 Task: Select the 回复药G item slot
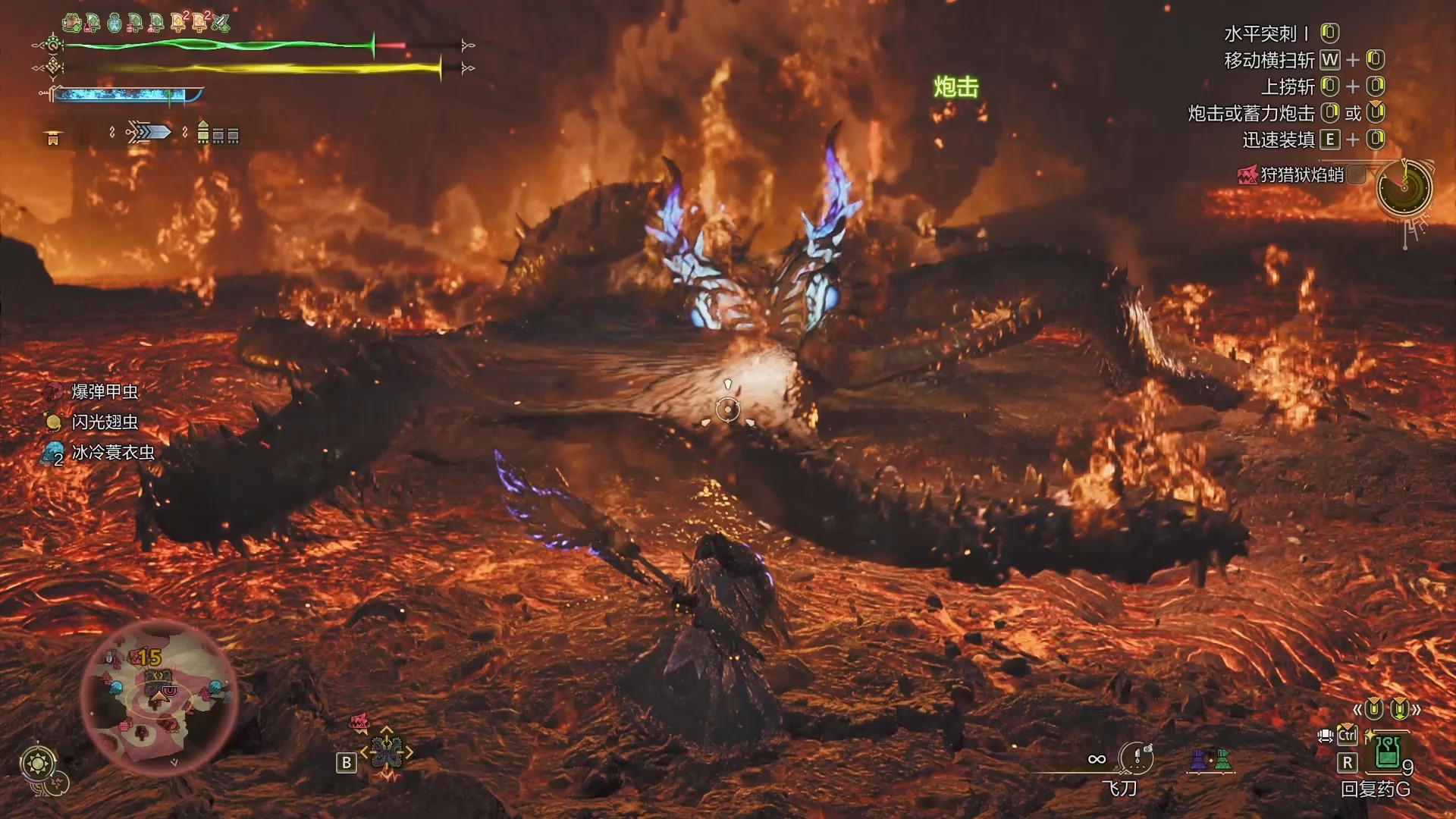point(1387,754)
